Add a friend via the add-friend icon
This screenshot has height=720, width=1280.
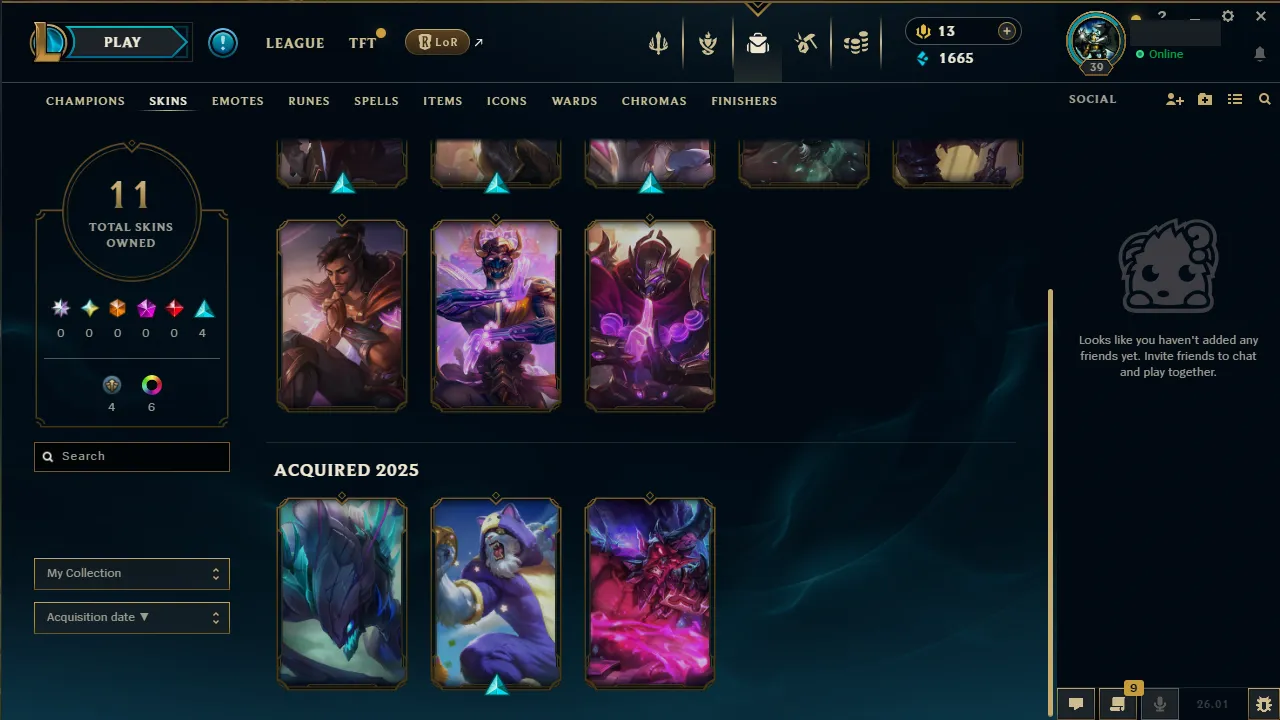point(1175,99)
